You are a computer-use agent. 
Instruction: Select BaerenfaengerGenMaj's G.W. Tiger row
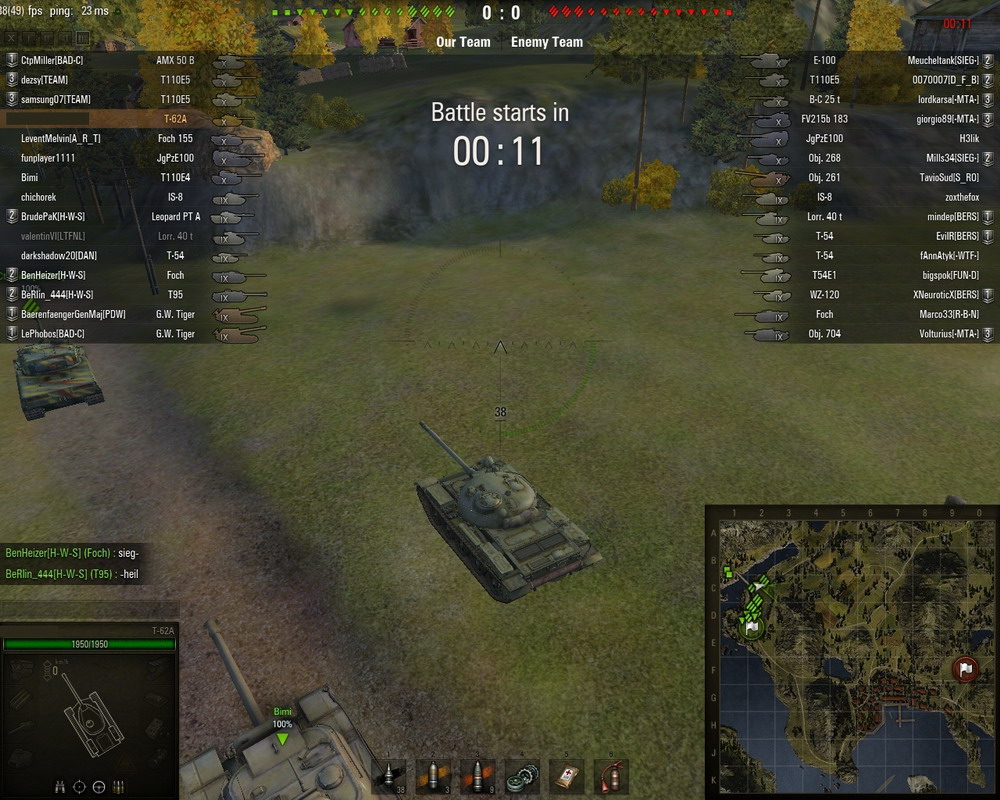click(110, 314)
